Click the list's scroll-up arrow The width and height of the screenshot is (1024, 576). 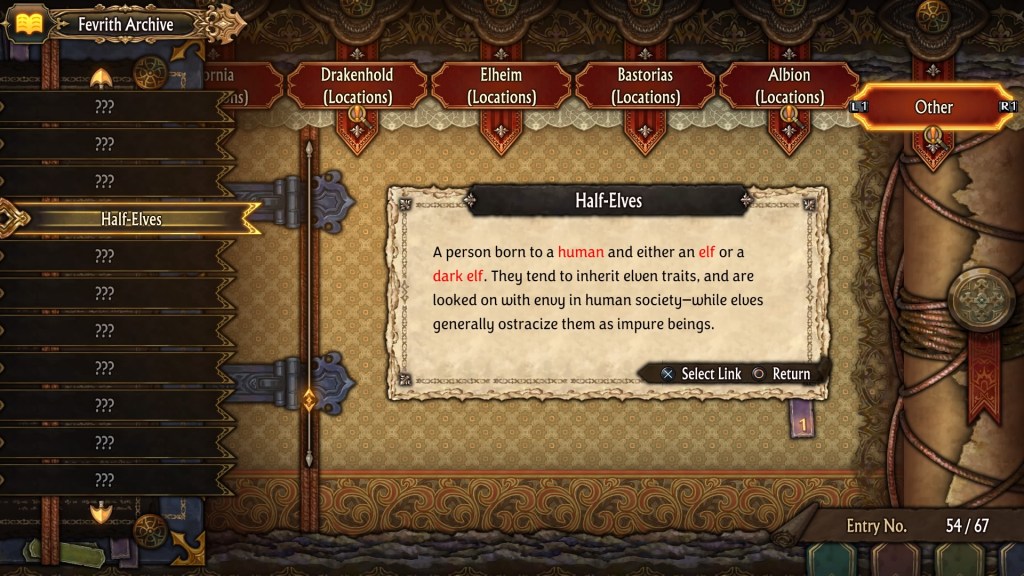point(101,78)
